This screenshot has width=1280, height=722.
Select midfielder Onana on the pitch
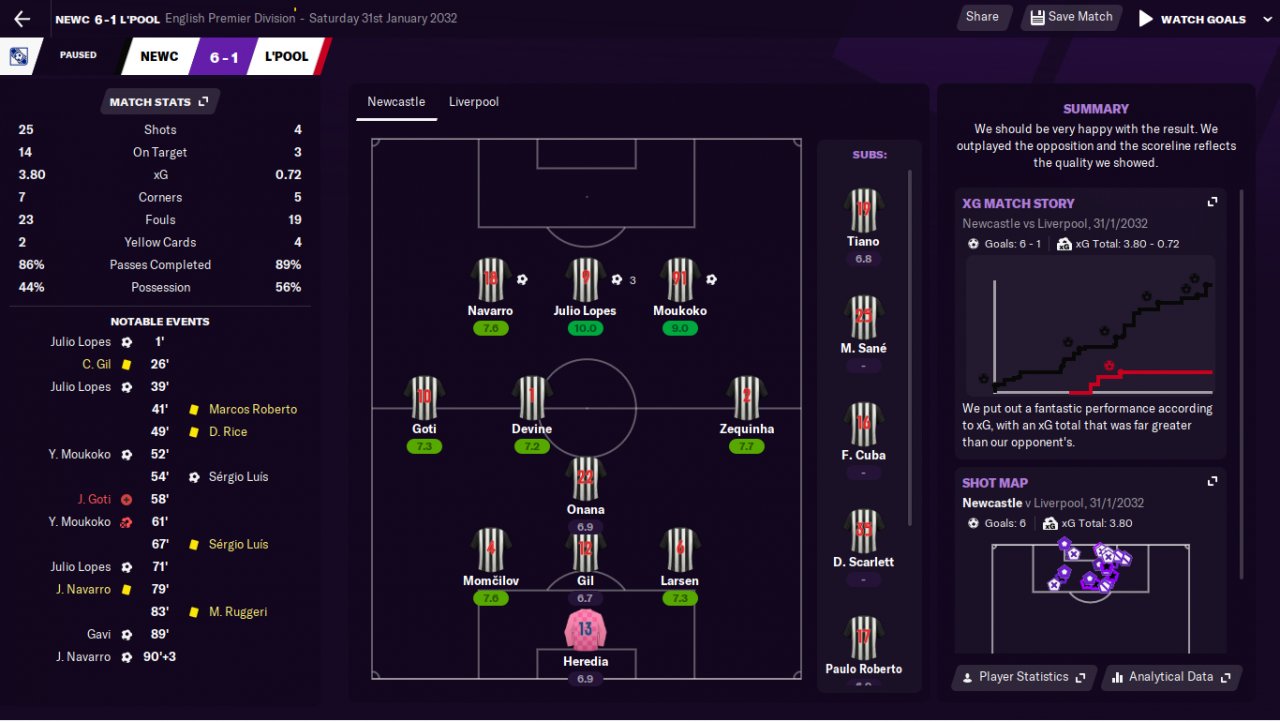585,479
